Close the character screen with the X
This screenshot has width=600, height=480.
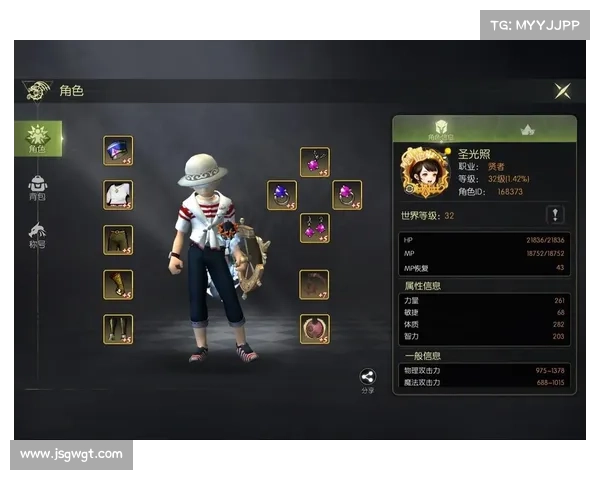click(x=563, y=91)
